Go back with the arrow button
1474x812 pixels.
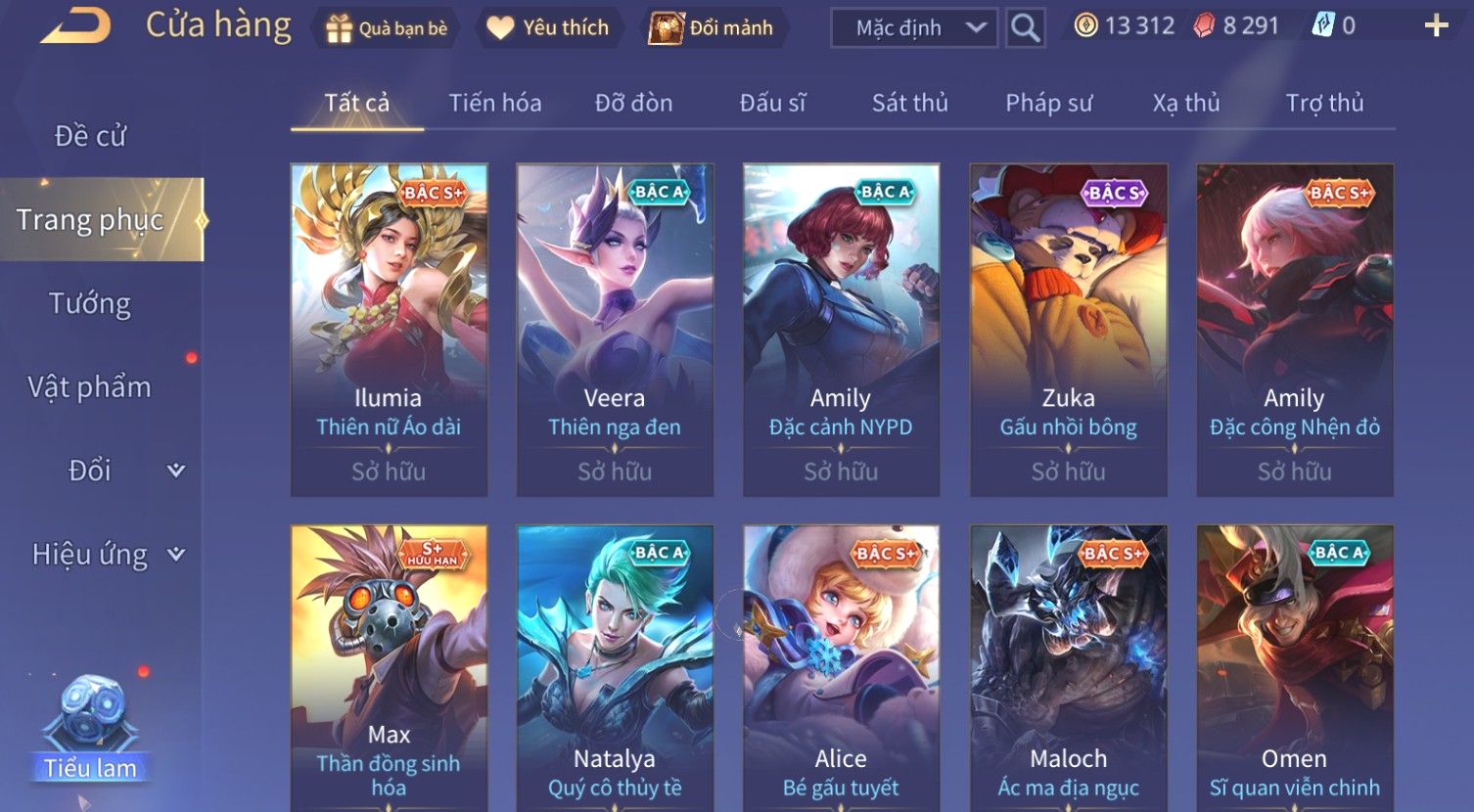74,26
